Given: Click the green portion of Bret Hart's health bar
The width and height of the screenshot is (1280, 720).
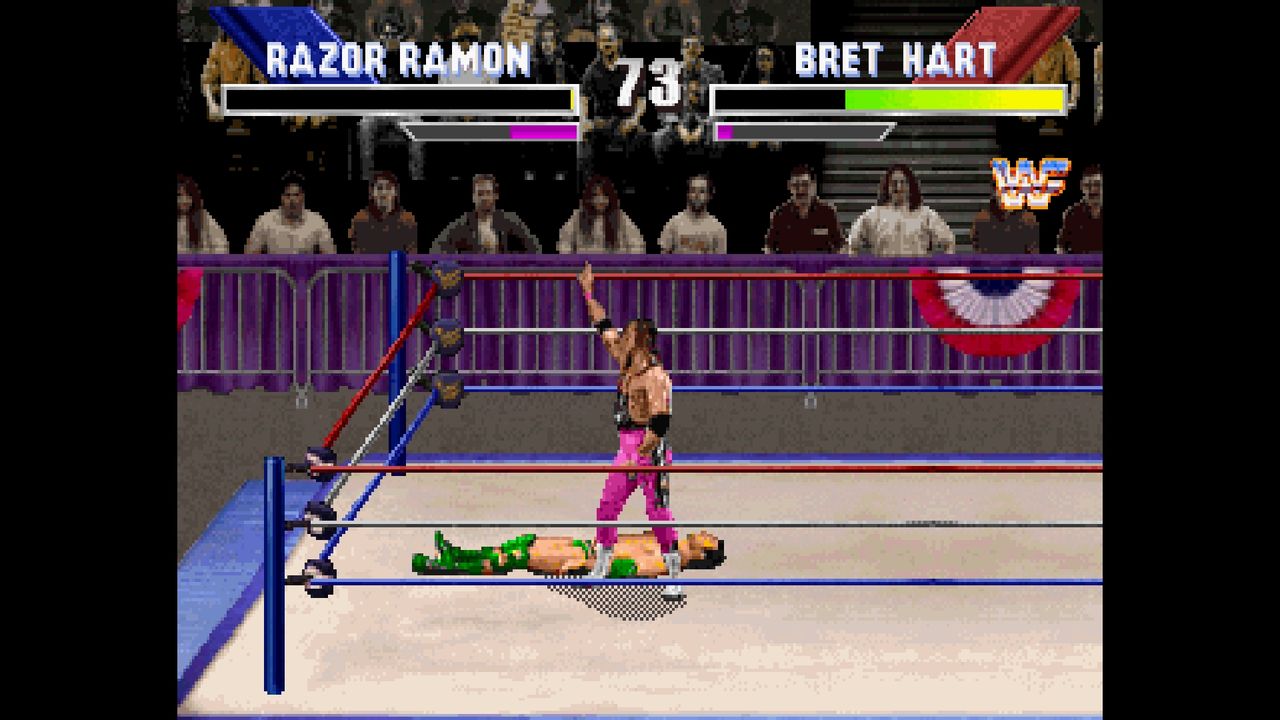Looking at the screenshot, I should (x=880, y=99).
